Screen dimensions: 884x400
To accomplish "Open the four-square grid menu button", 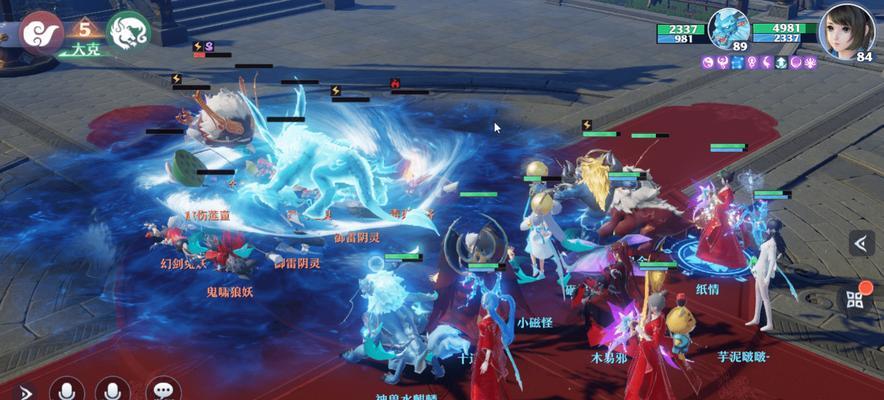I will tap(856, 298).
